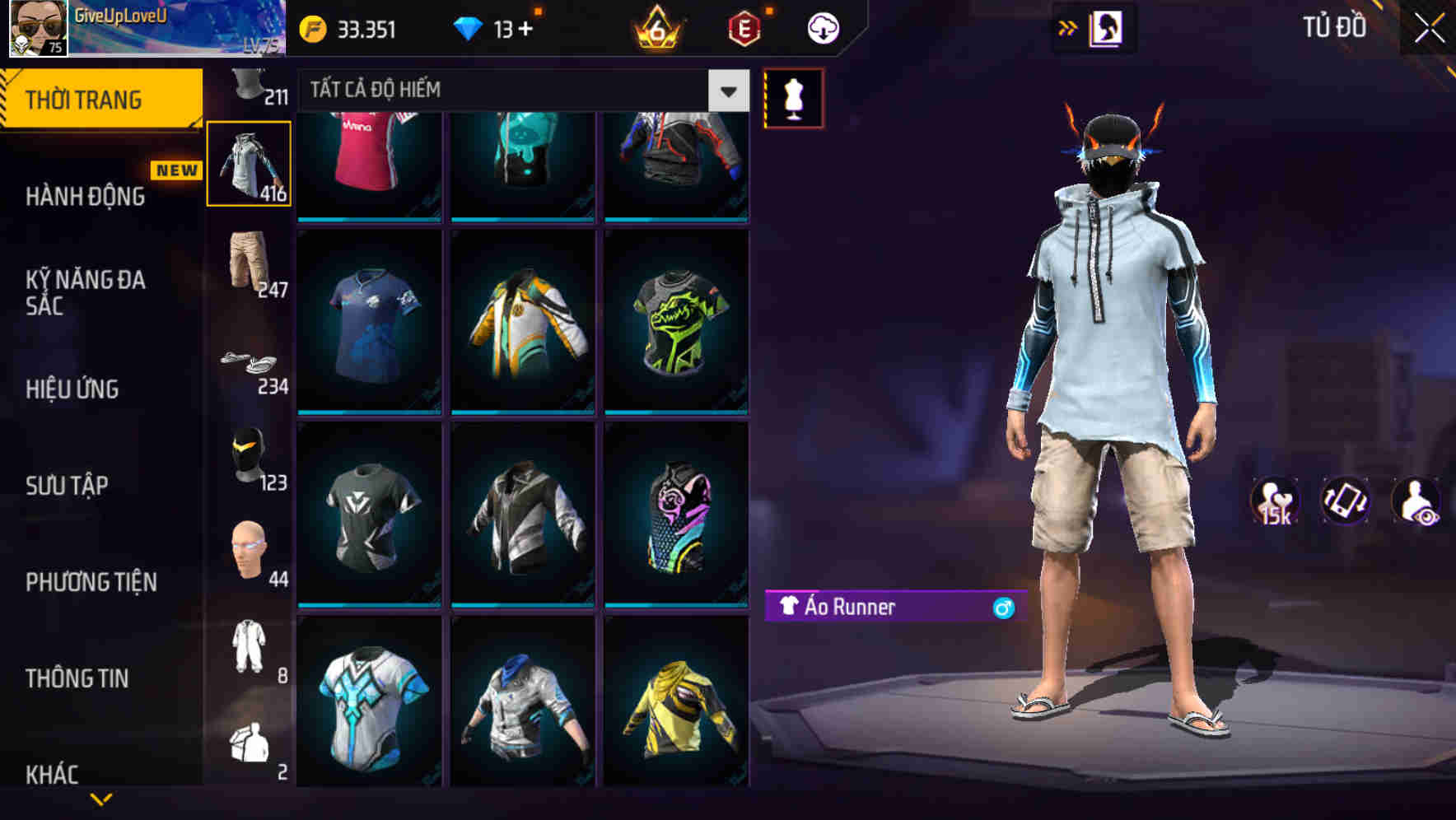Click the mannequin preview icon
Image resolution: width=1456 pixels, height=820 pixels.
(x=793, y=97)
